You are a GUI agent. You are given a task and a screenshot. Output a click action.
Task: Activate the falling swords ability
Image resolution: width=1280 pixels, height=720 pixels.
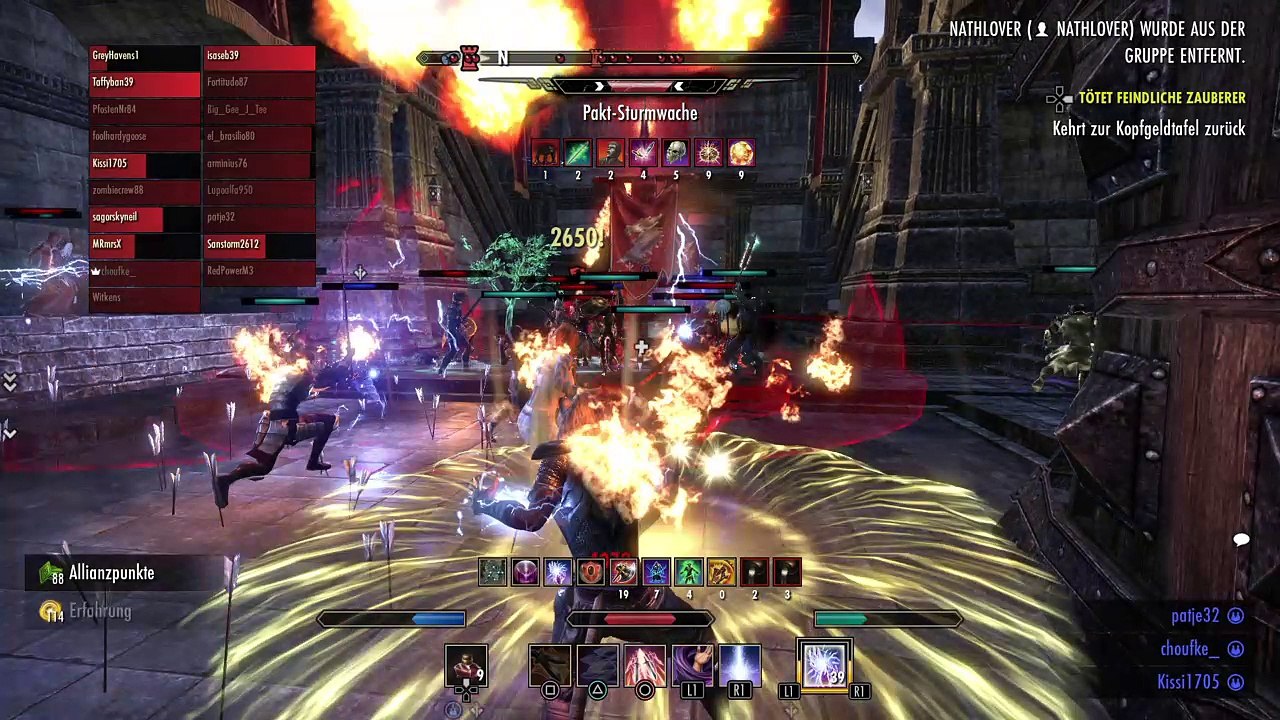click(x=645, y=667)
